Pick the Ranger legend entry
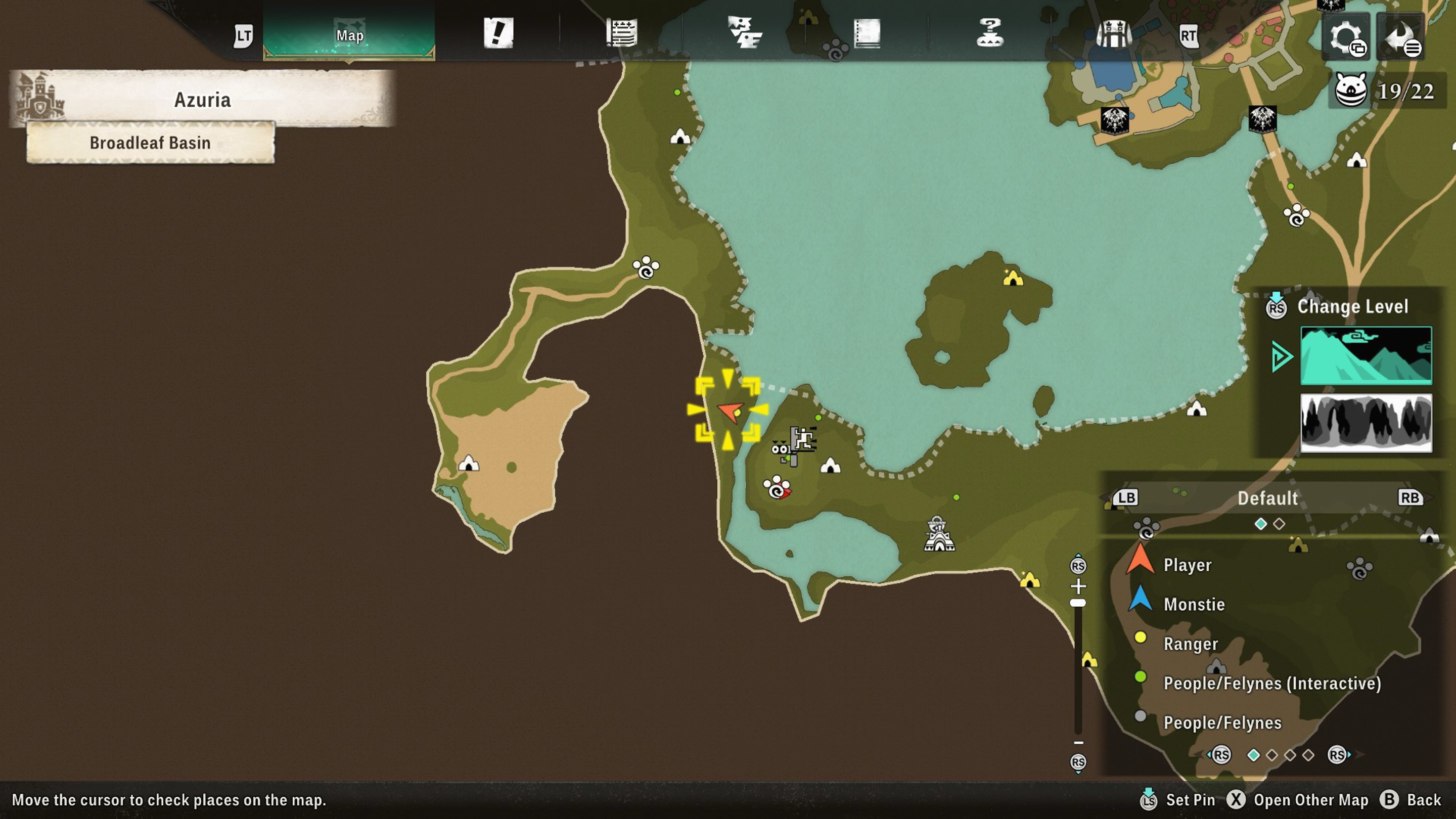The height and width of the screenshot is (819, 1456). point(1191,644)
